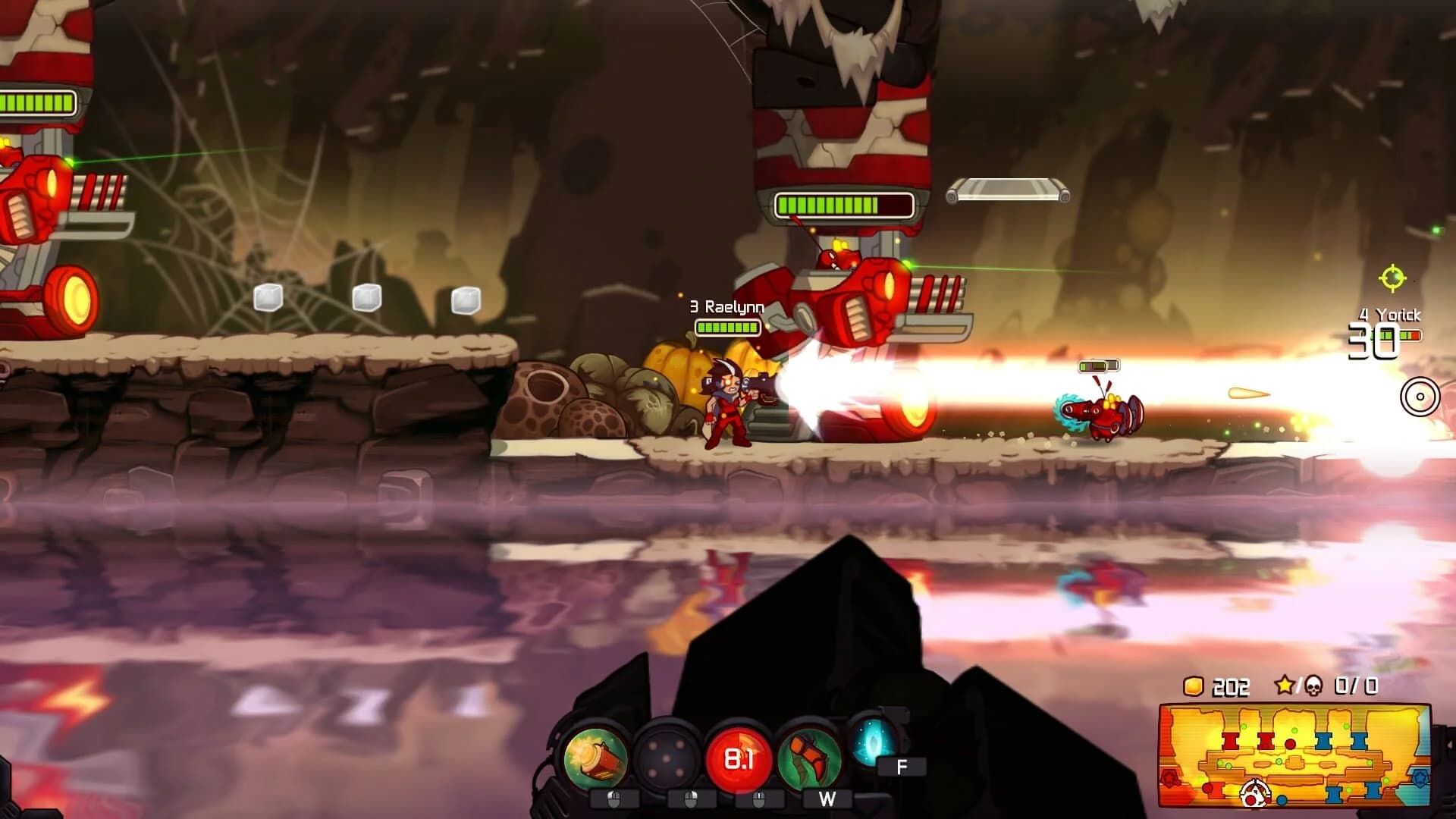Click the floating platform above the battlefield
Viewport: 1456px width, 819px height.
[1006, 190]
